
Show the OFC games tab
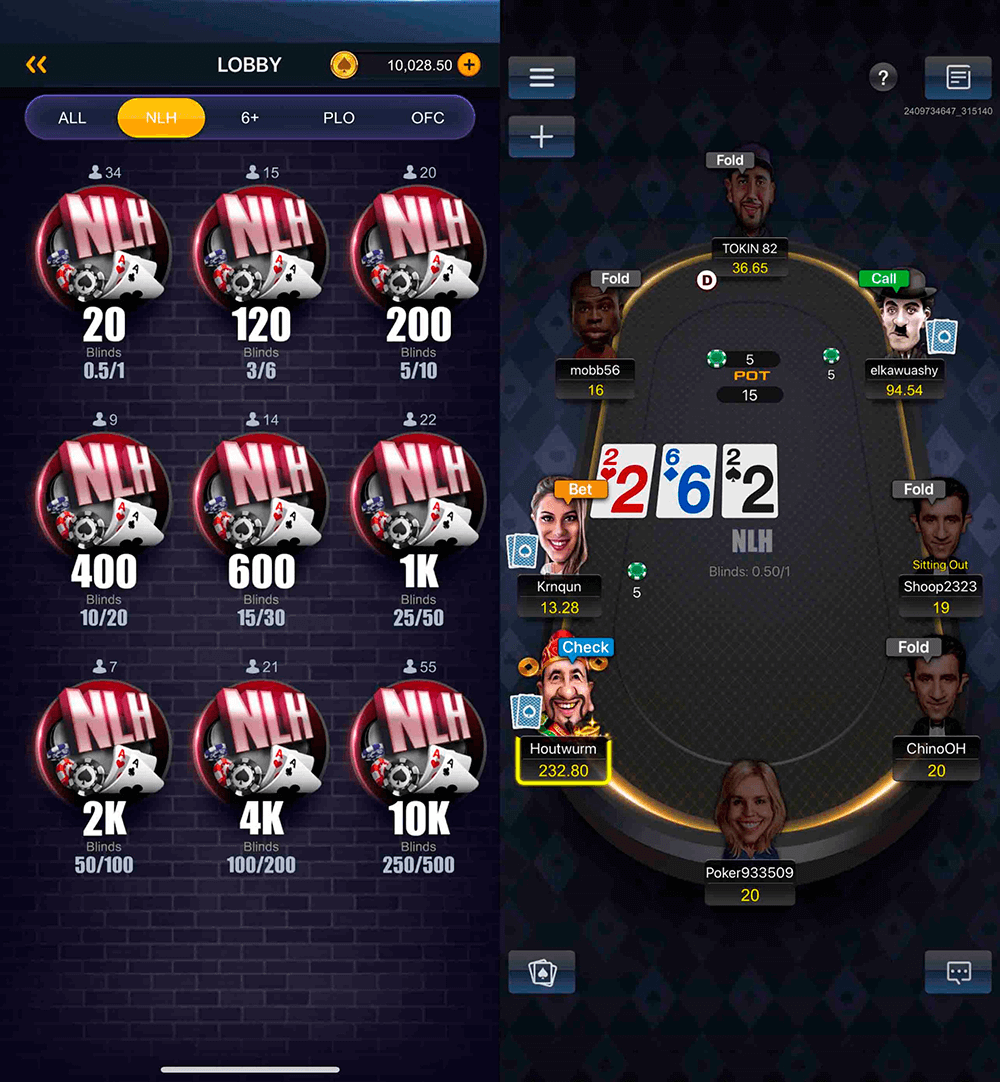pos(427,118)
